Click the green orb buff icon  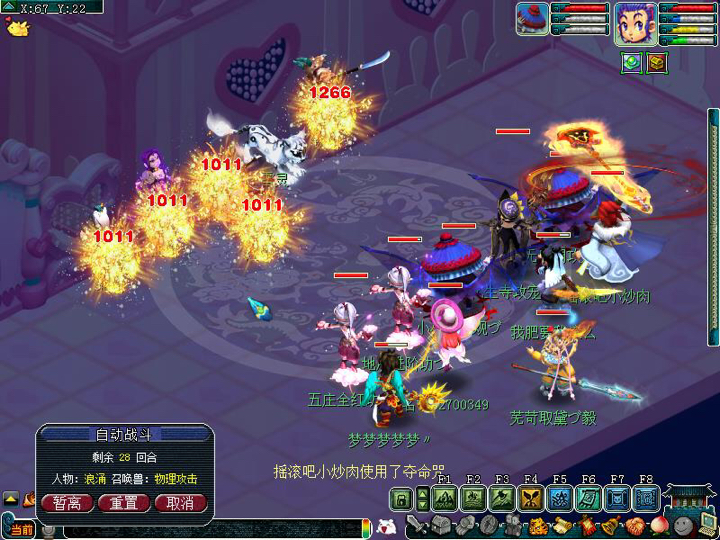pyautogui.click(x=631, y=63)
